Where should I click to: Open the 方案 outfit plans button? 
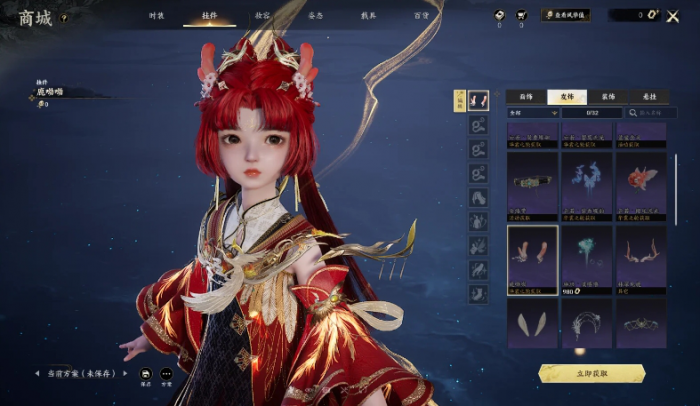point(167,376)
